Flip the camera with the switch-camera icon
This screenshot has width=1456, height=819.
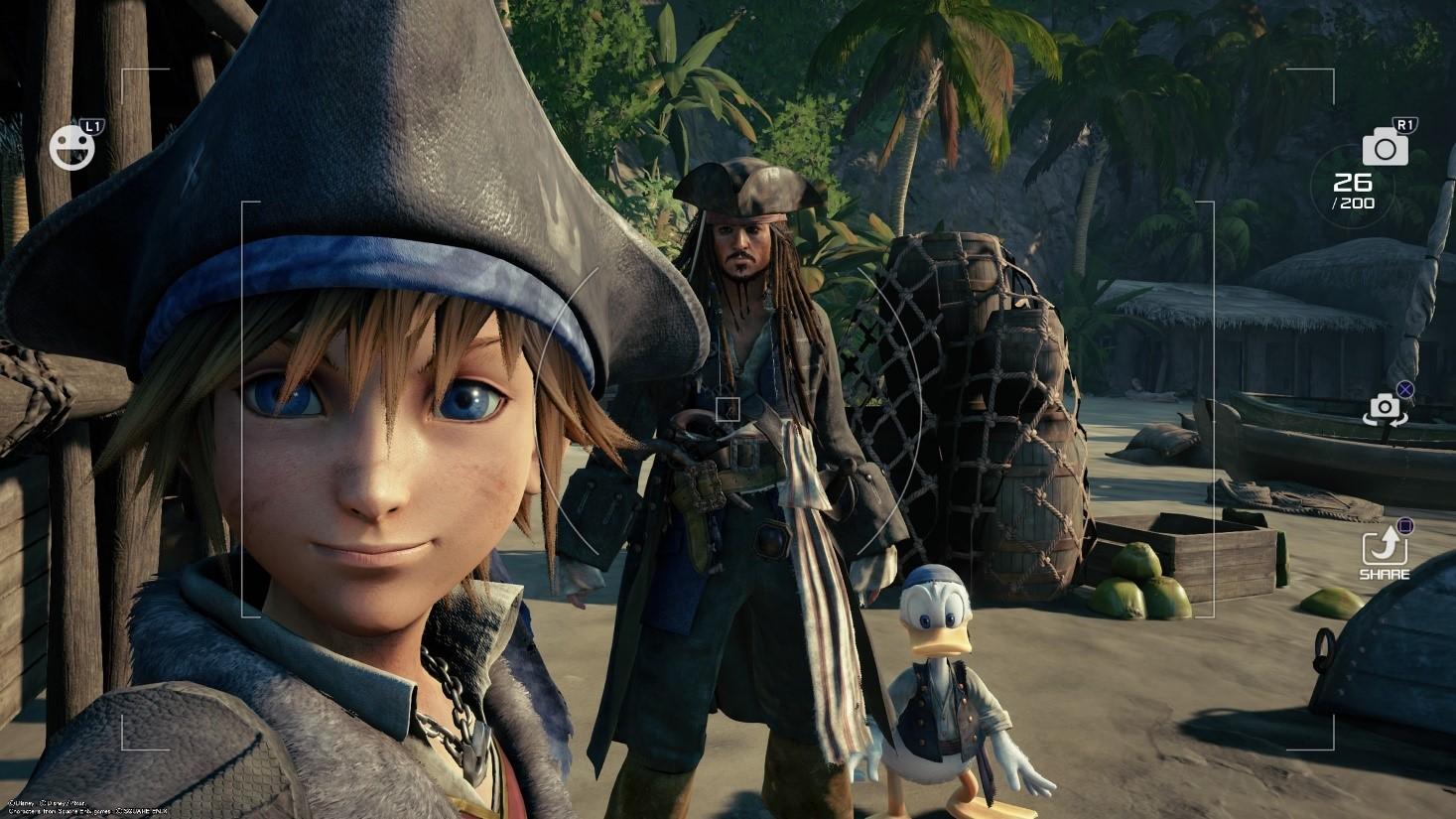tap(1384, 408)
